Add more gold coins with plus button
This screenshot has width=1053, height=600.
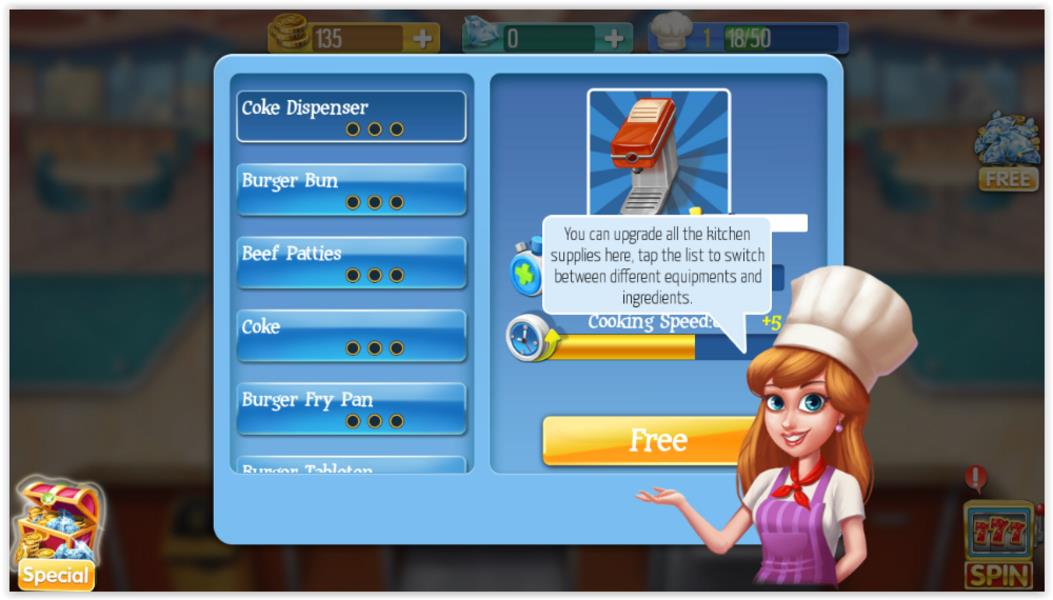click(x=422, y=39)
